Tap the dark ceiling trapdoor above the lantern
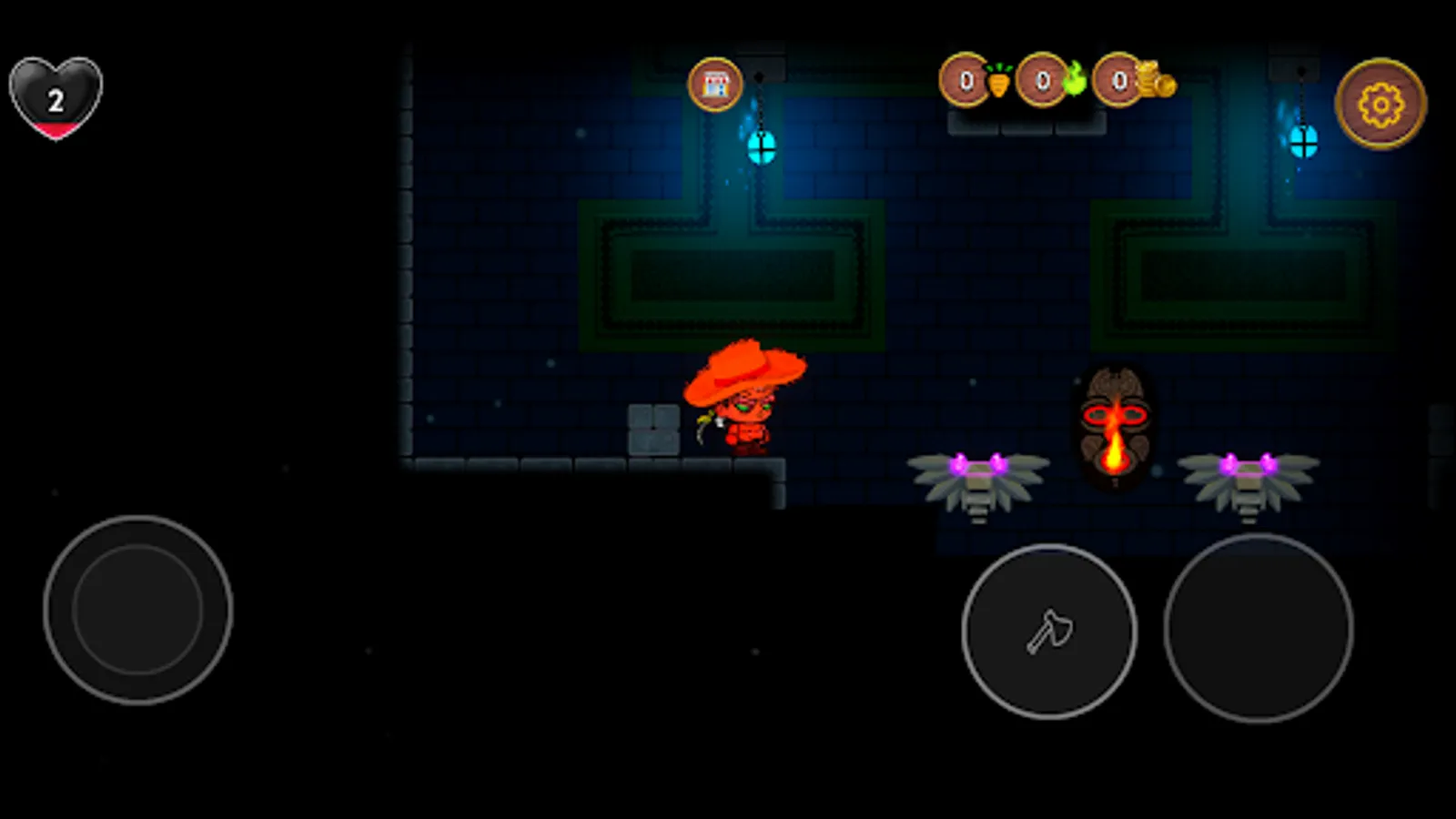Viewport: 1456px width, 819px height. [x=761, y=67]
